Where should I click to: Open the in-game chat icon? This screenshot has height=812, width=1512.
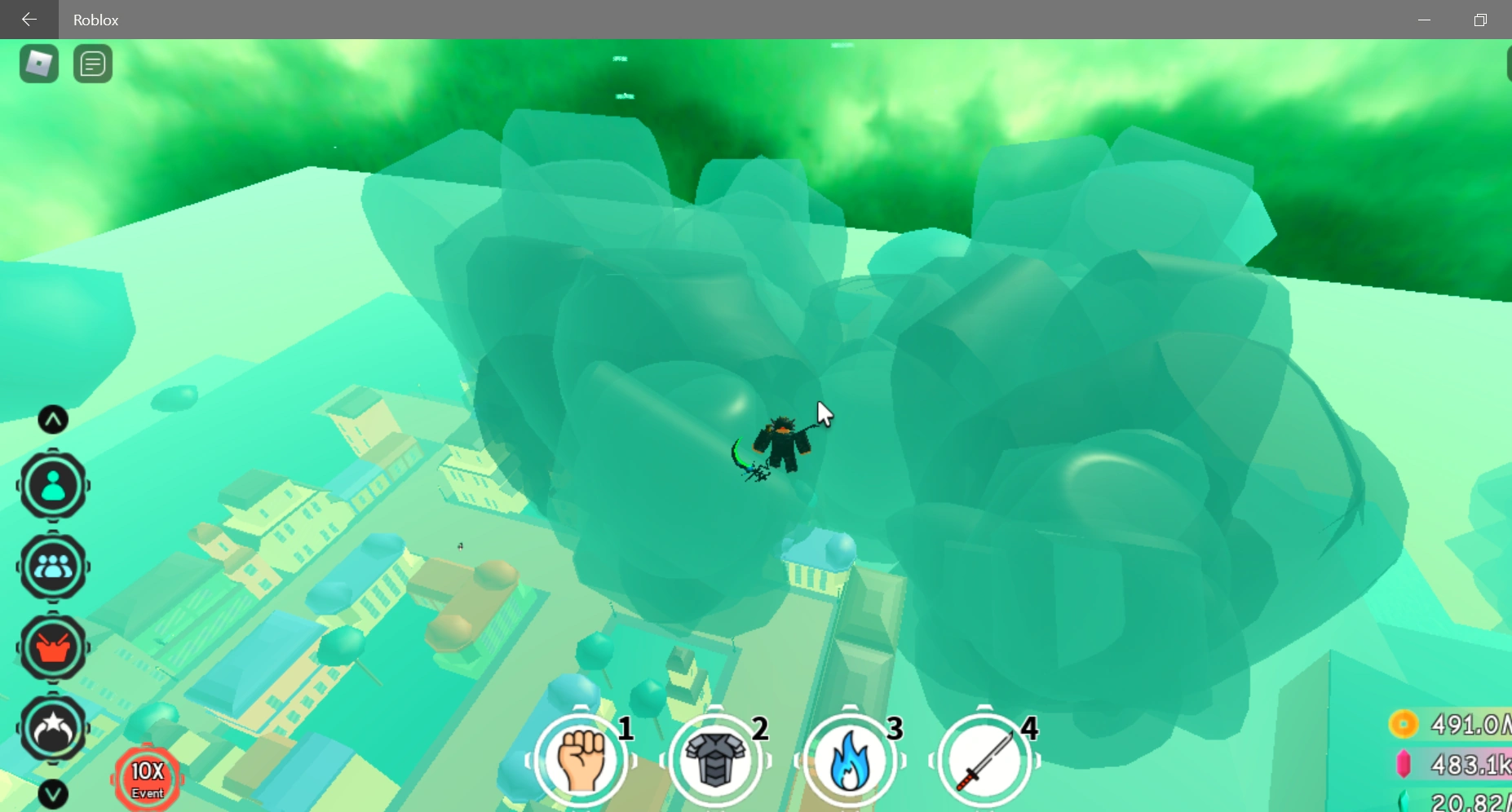(92, 64)
